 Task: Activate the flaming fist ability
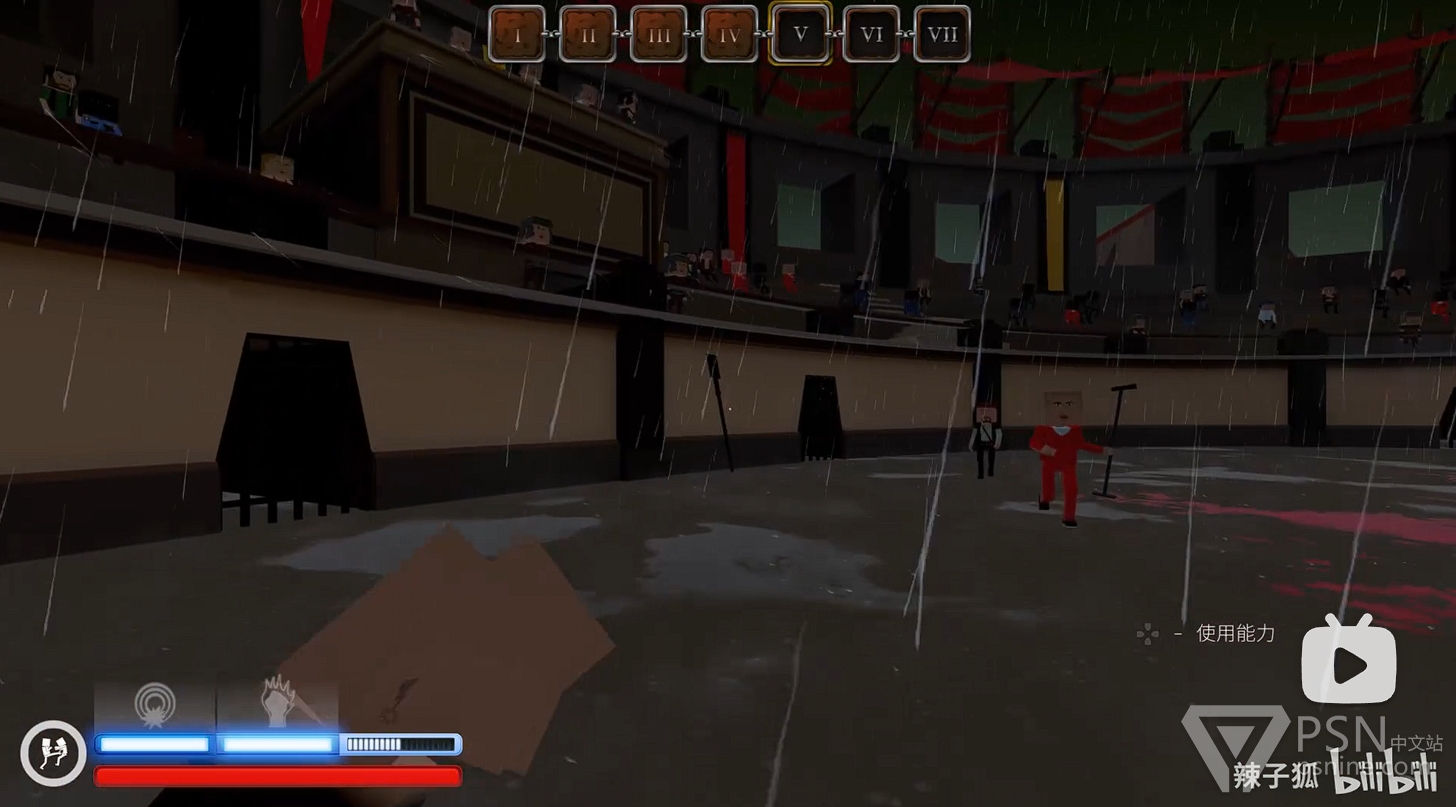coord(278,706)
